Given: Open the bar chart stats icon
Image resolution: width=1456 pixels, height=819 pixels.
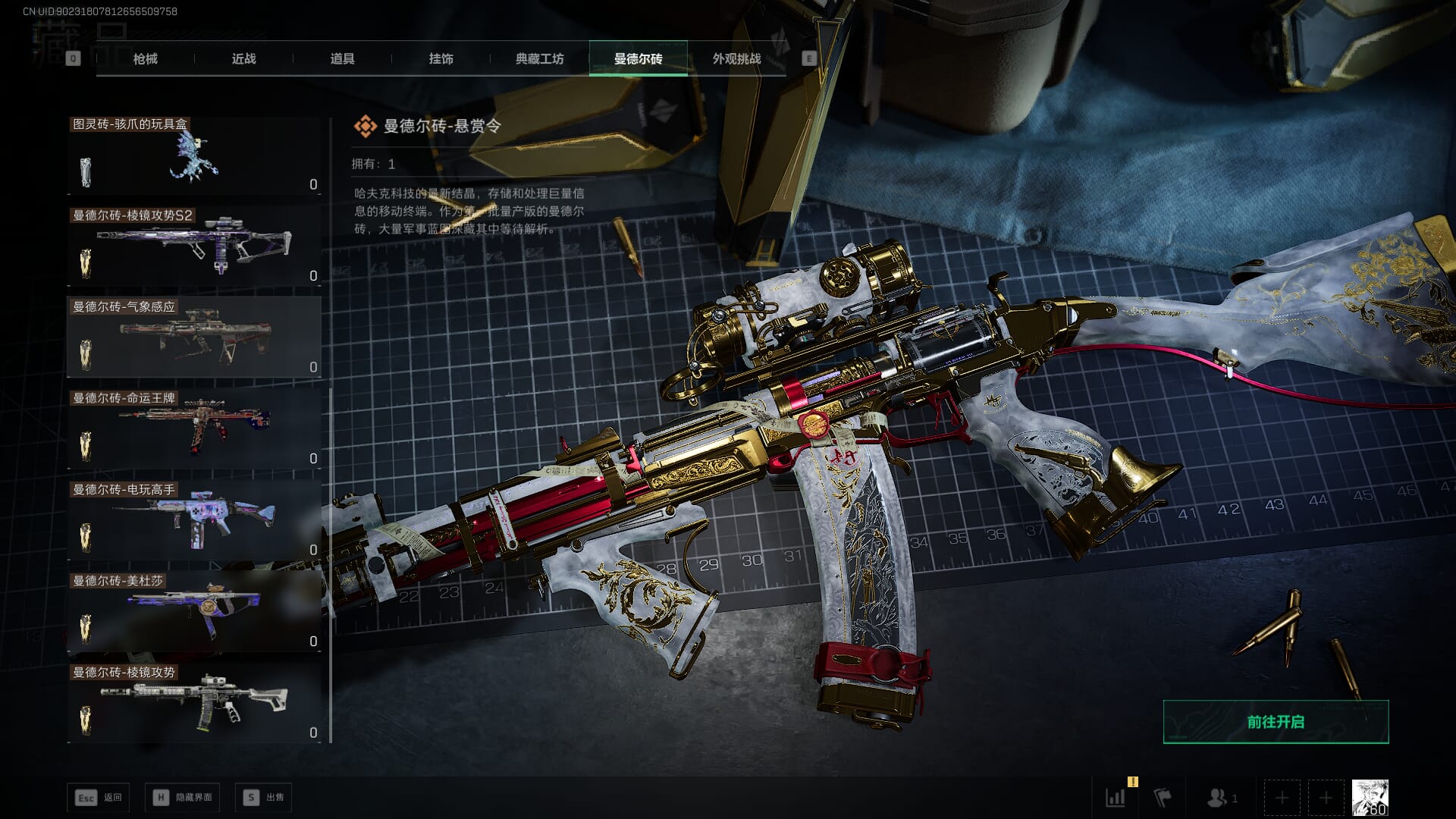Looking at the screenshot, I should [1116, 797].
